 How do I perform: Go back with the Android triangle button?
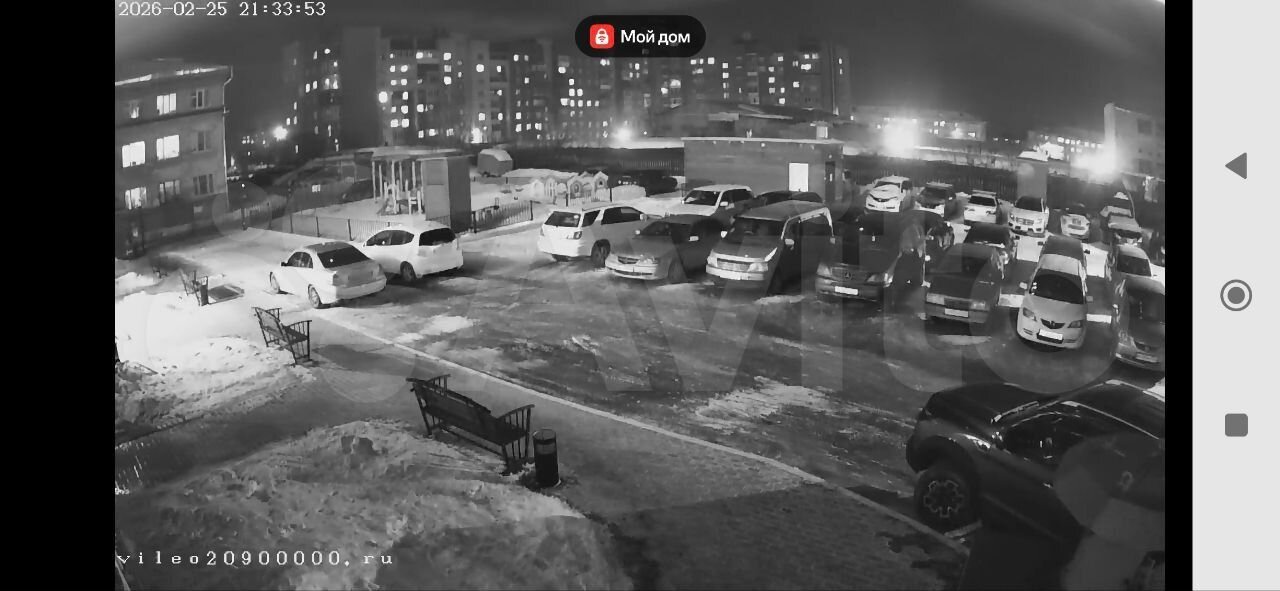point(1236,166)
